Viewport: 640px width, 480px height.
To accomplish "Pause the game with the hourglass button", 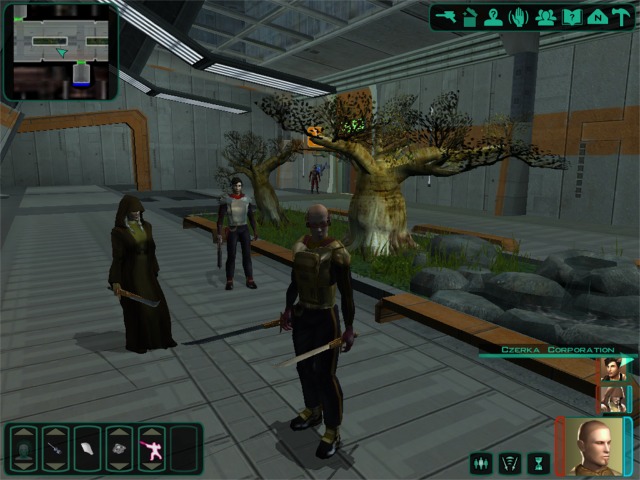I will [x=538, y=463].
